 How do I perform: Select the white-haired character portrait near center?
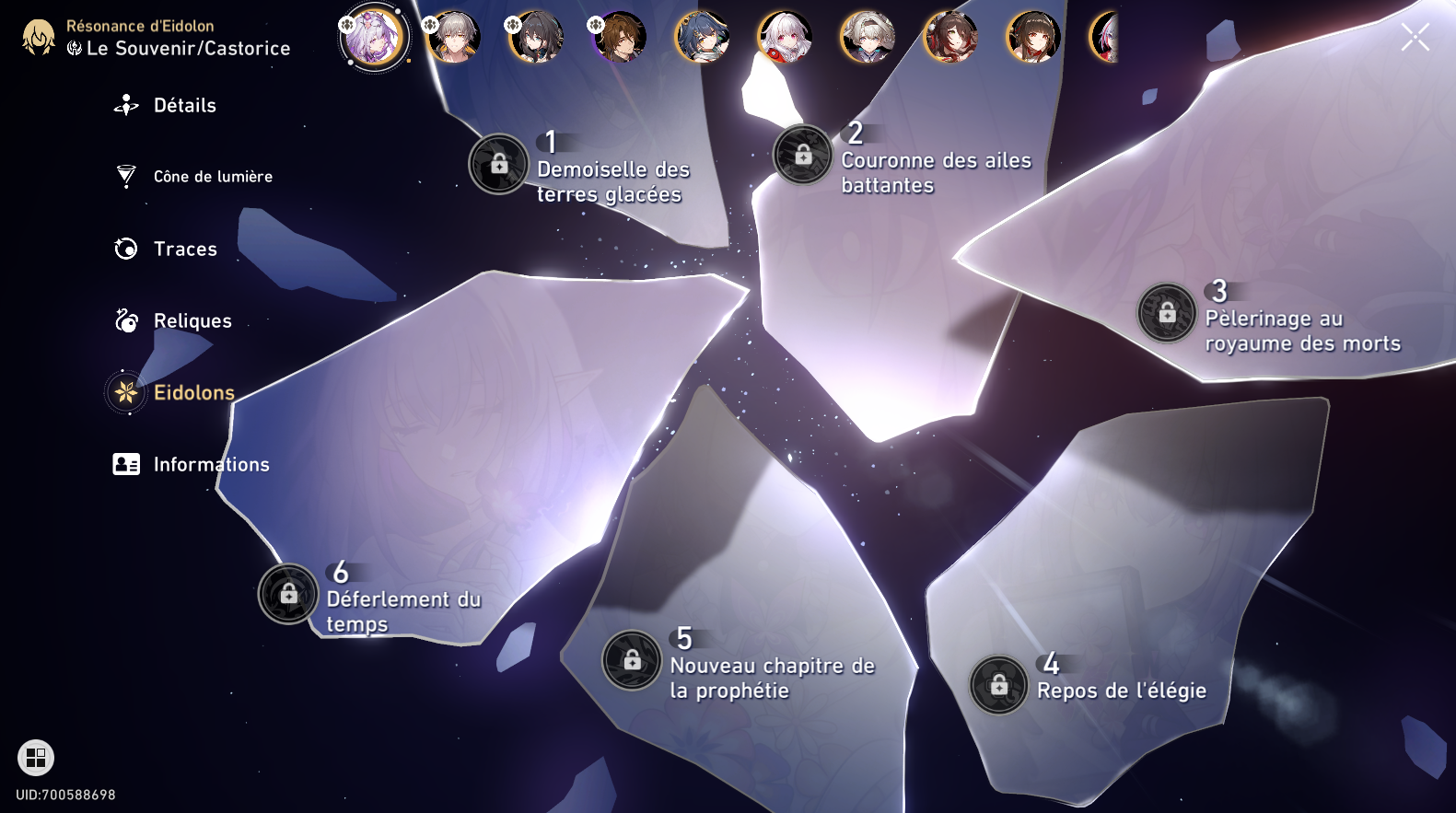tap(784, 38)
